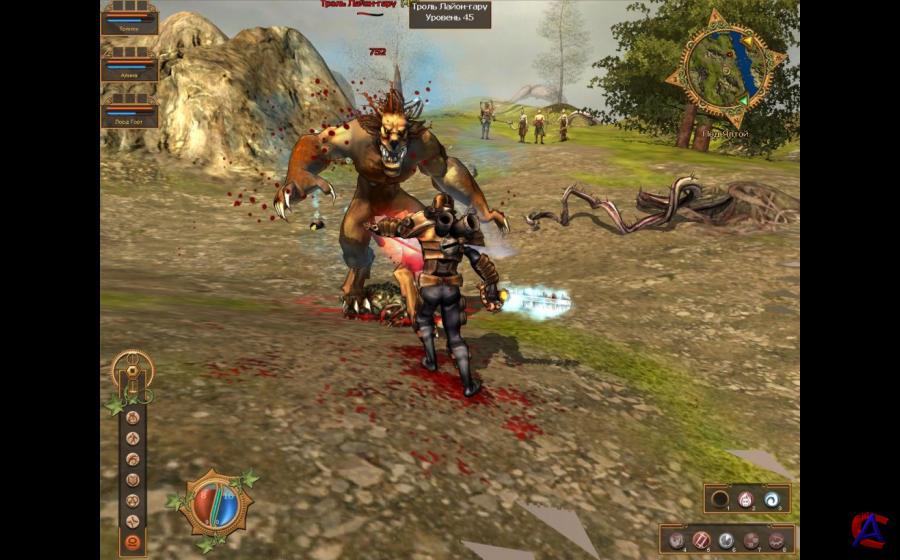Activate the red slash skill in slot 5

(x=701, y=540)
